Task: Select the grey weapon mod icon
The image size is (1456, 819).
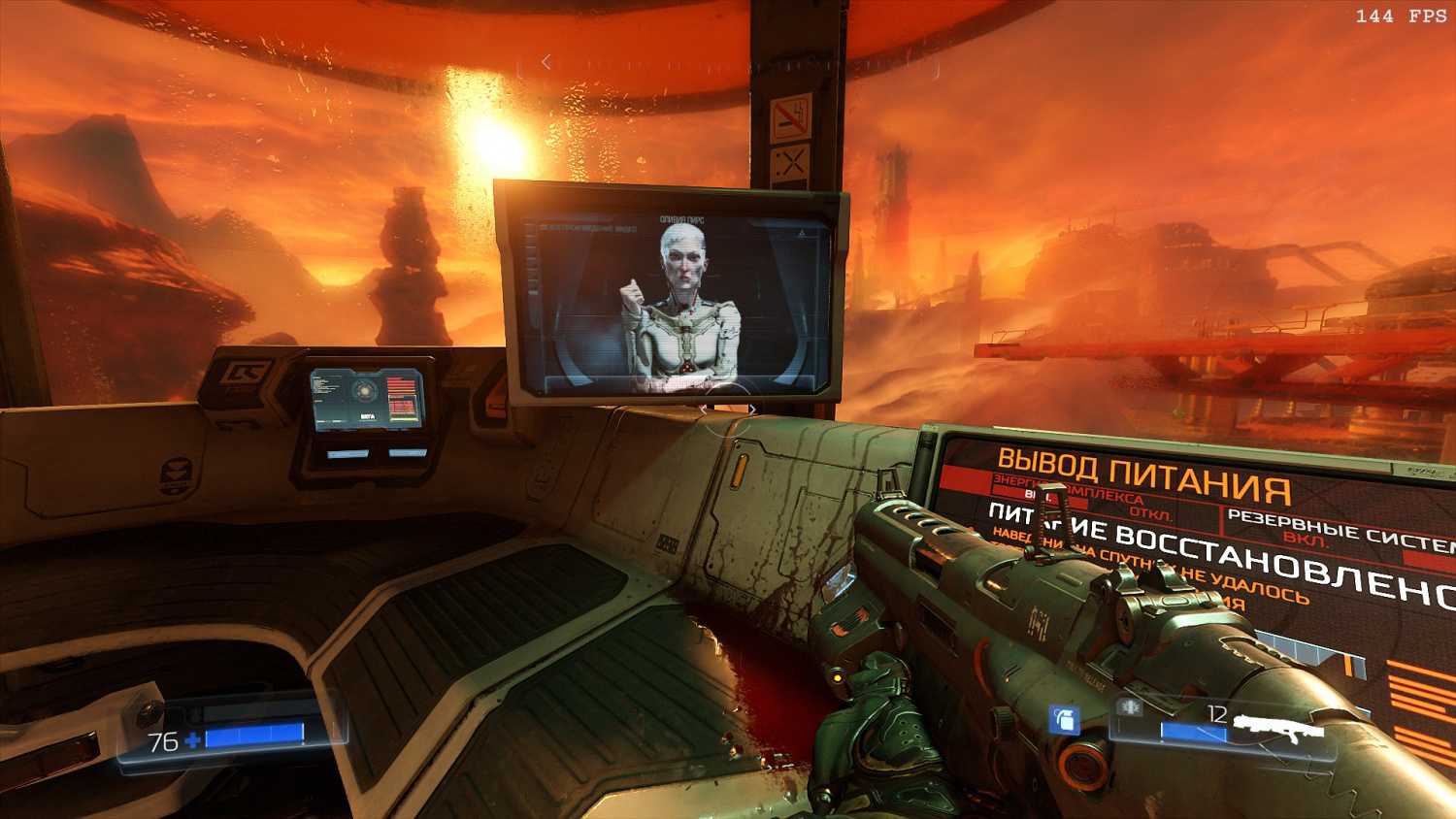Action: (1129, 707)
